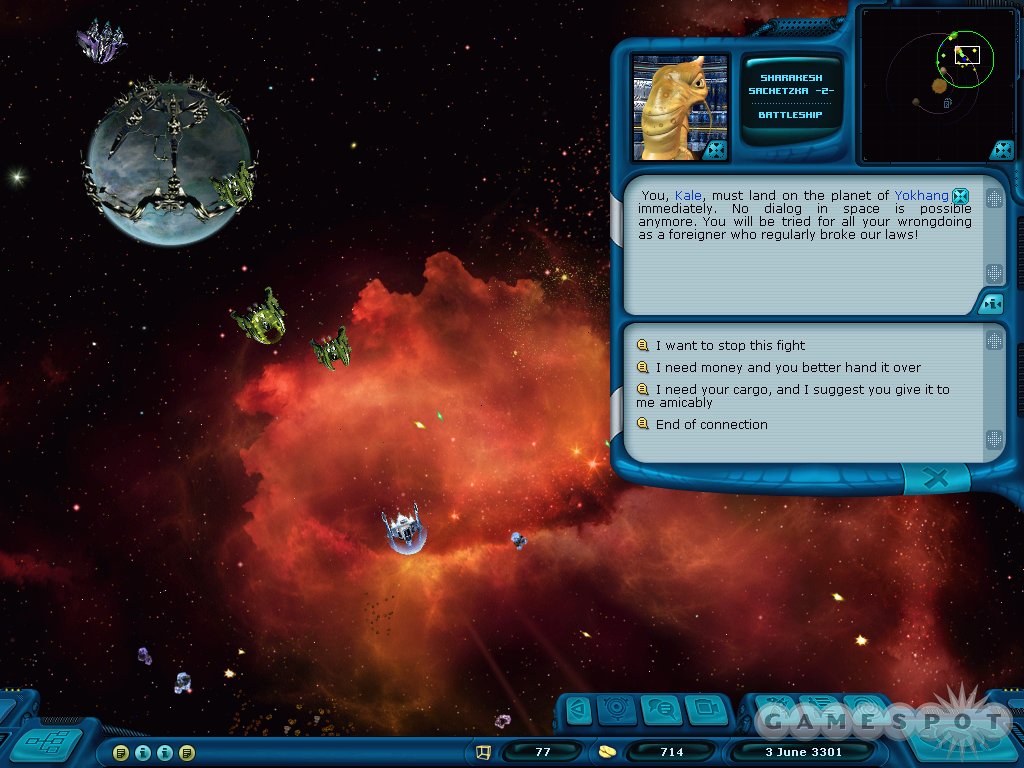Viewport: 1024px width, 768px height.
Task: Click the overlapping windows toolbar button
Action: coord(706,710)
